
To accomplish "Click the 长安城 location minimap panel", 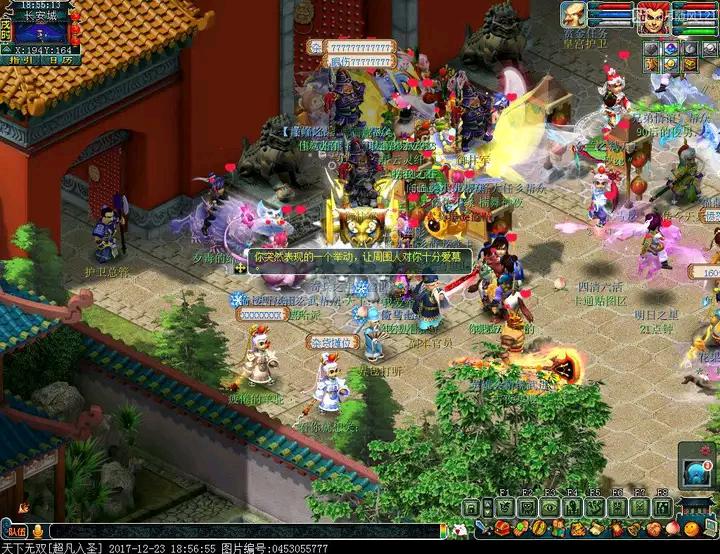I will point(42,31).
